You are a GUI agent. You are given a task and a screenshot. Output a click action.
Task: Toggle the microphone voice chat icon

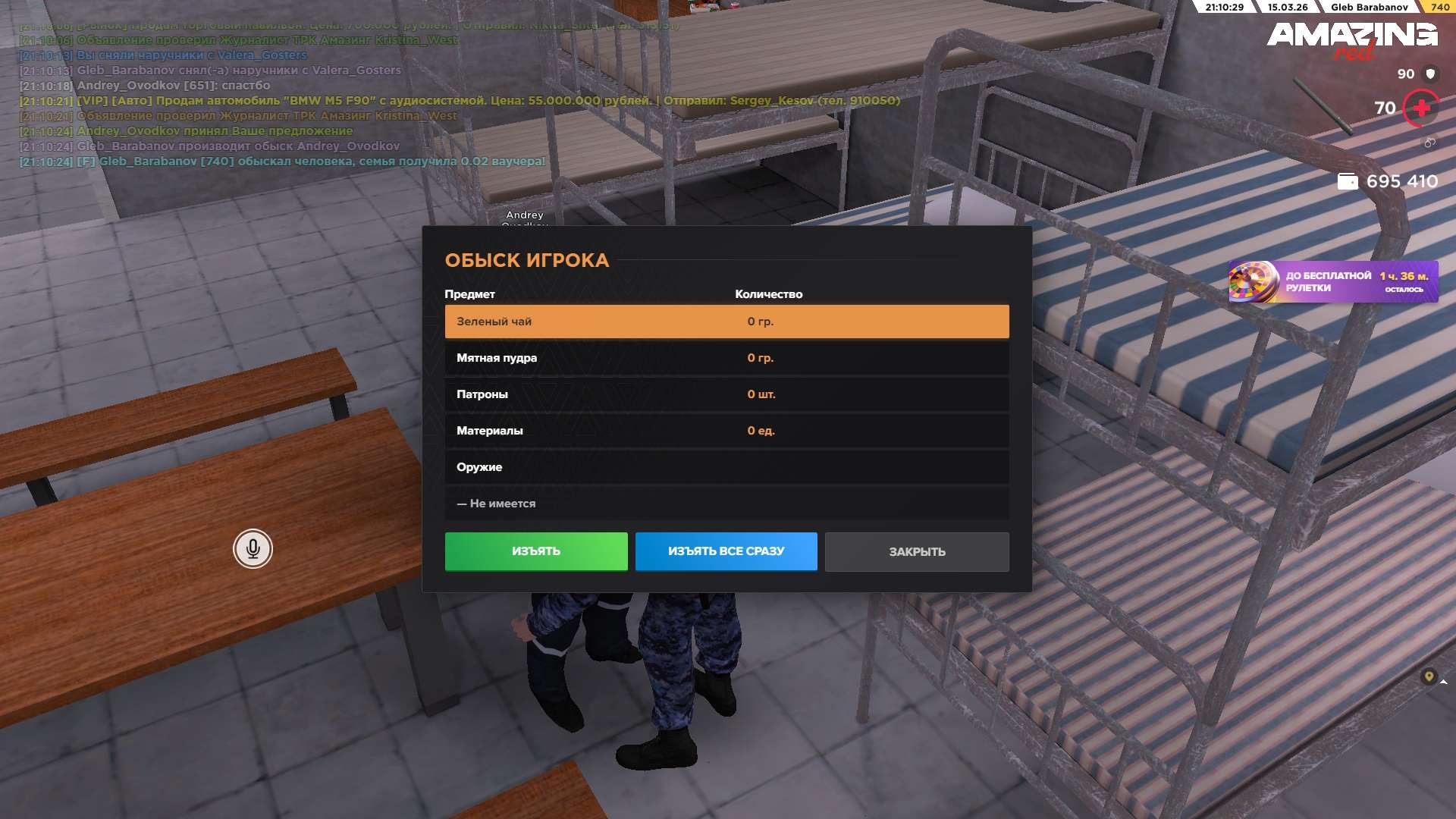click(253, 548)
